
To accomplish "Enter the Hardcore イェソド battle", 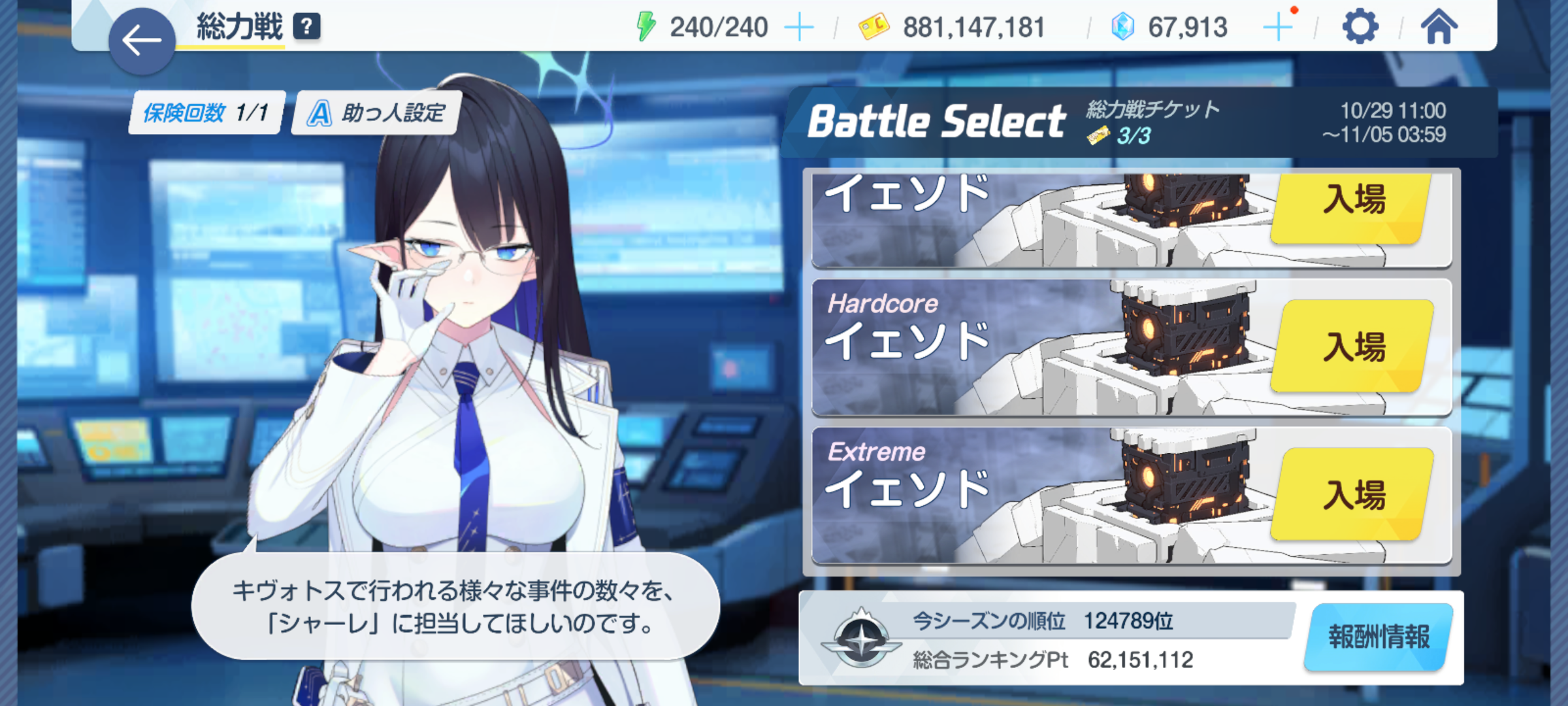I will pos(1353,346).
